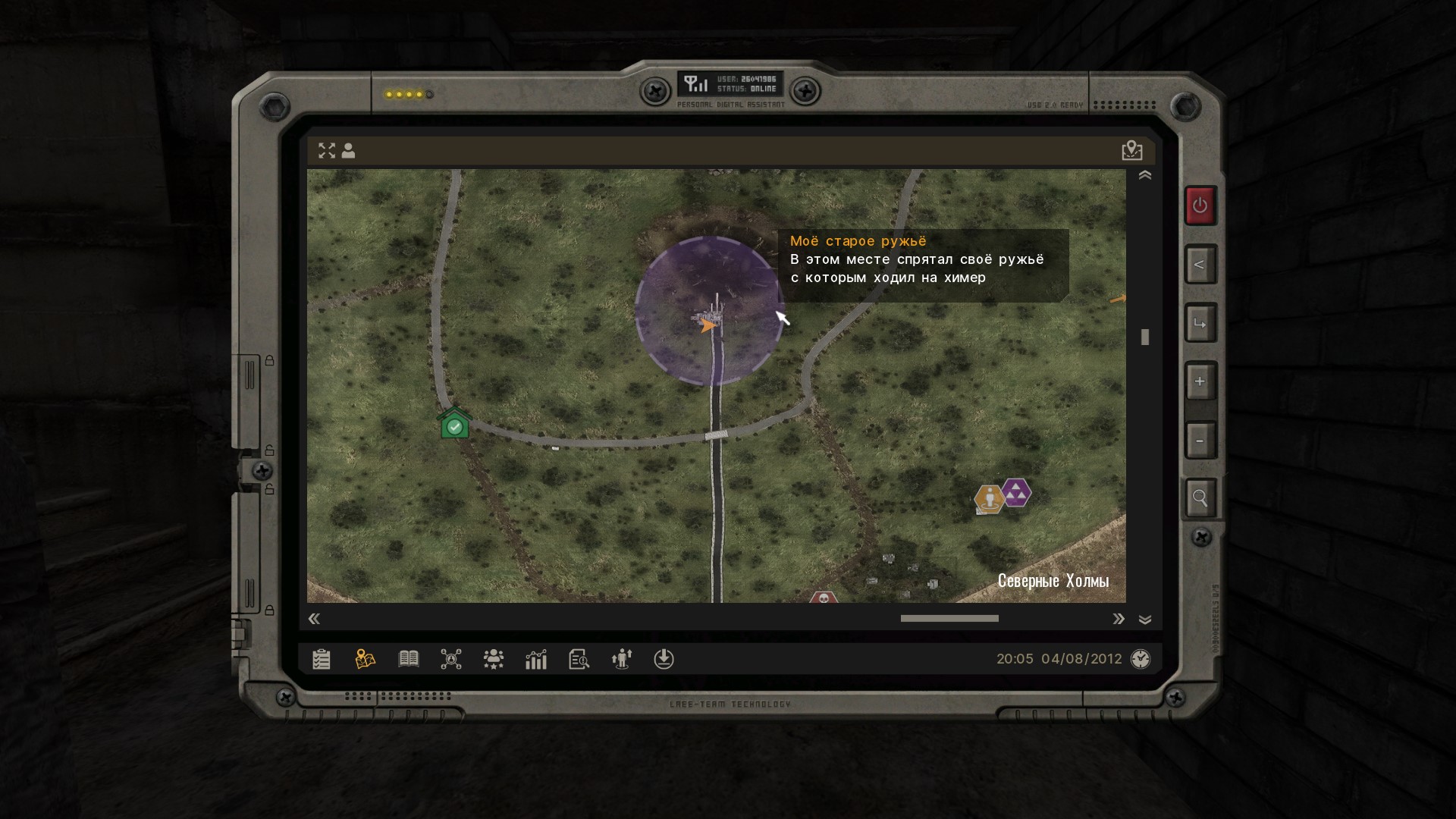1456x819 pixels.
Task: Show the group ranking tab with stars
Action: tap(494, 659)
